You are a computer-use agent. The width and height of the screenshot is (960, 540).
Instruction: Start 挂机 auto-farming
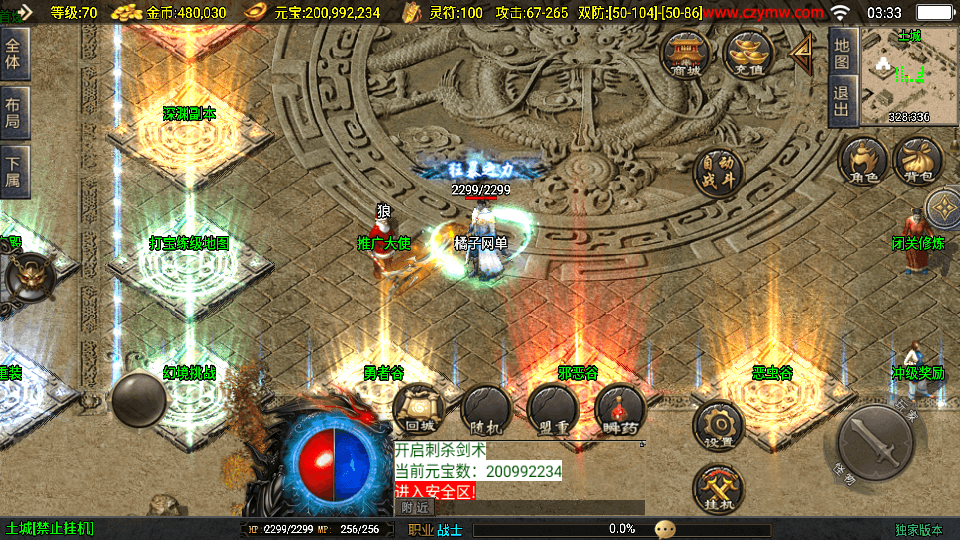point(718,491)
